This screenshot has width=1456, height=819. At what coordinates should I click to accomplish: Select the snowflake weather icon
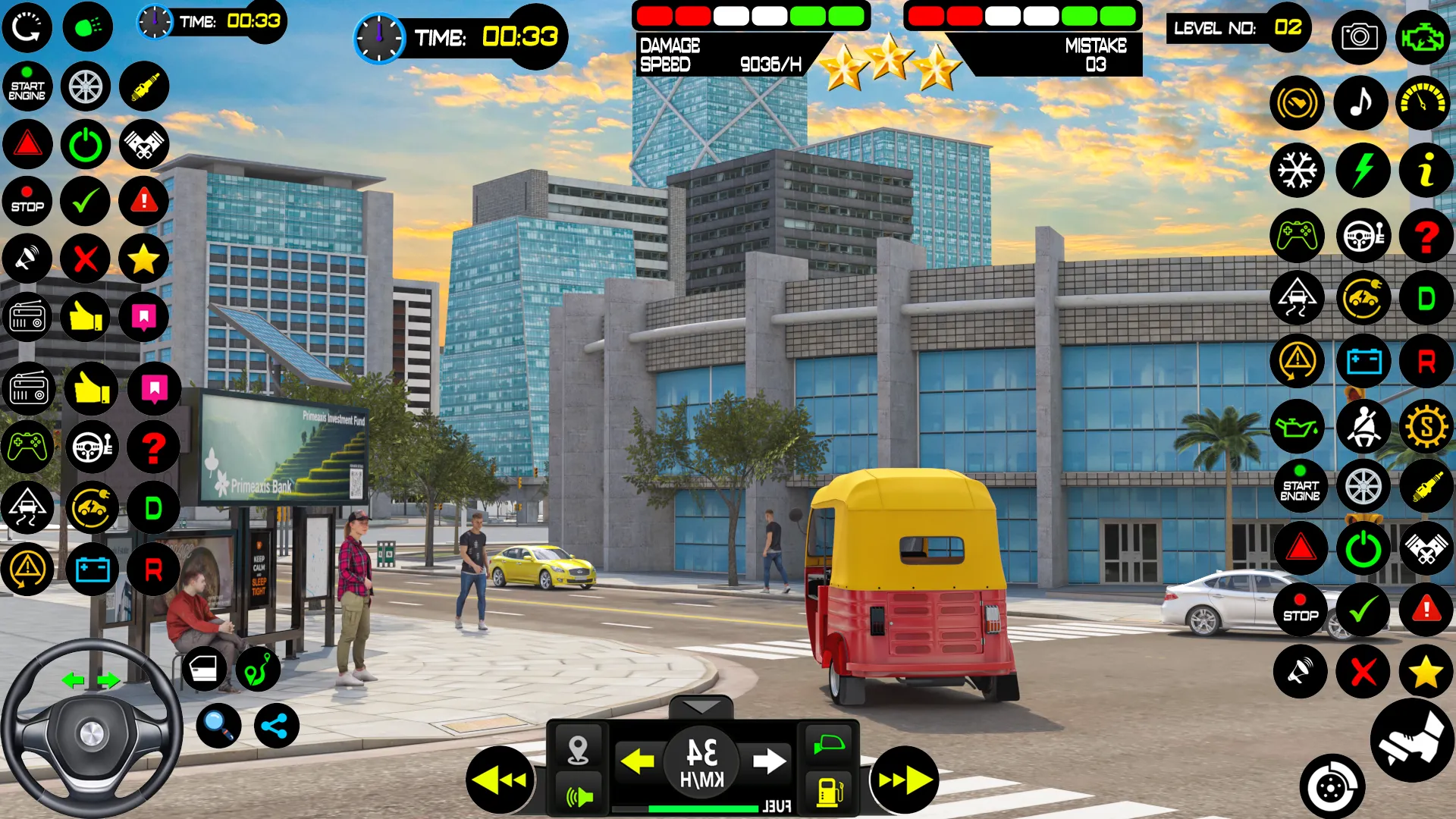(1298, 170)
